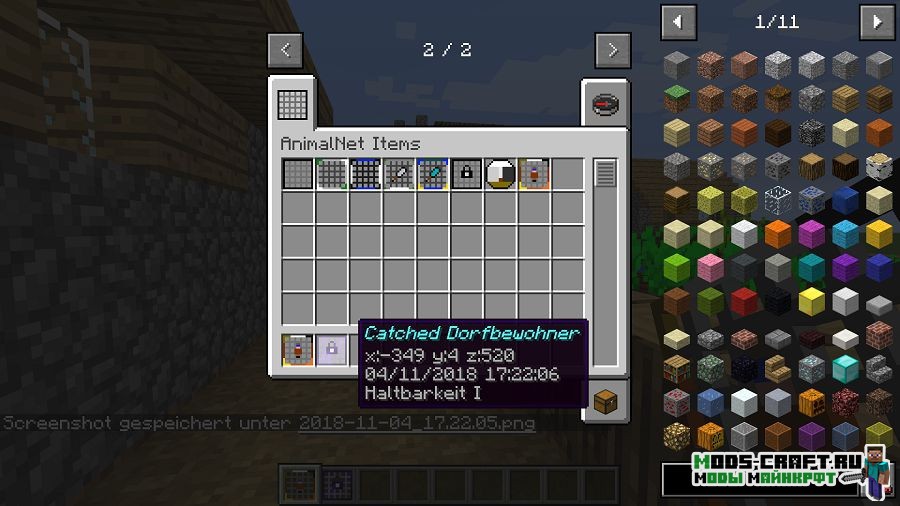Show the previous JEI item list page
The height and width of the screenshot is (506, 900).
(x=679, y=21)
